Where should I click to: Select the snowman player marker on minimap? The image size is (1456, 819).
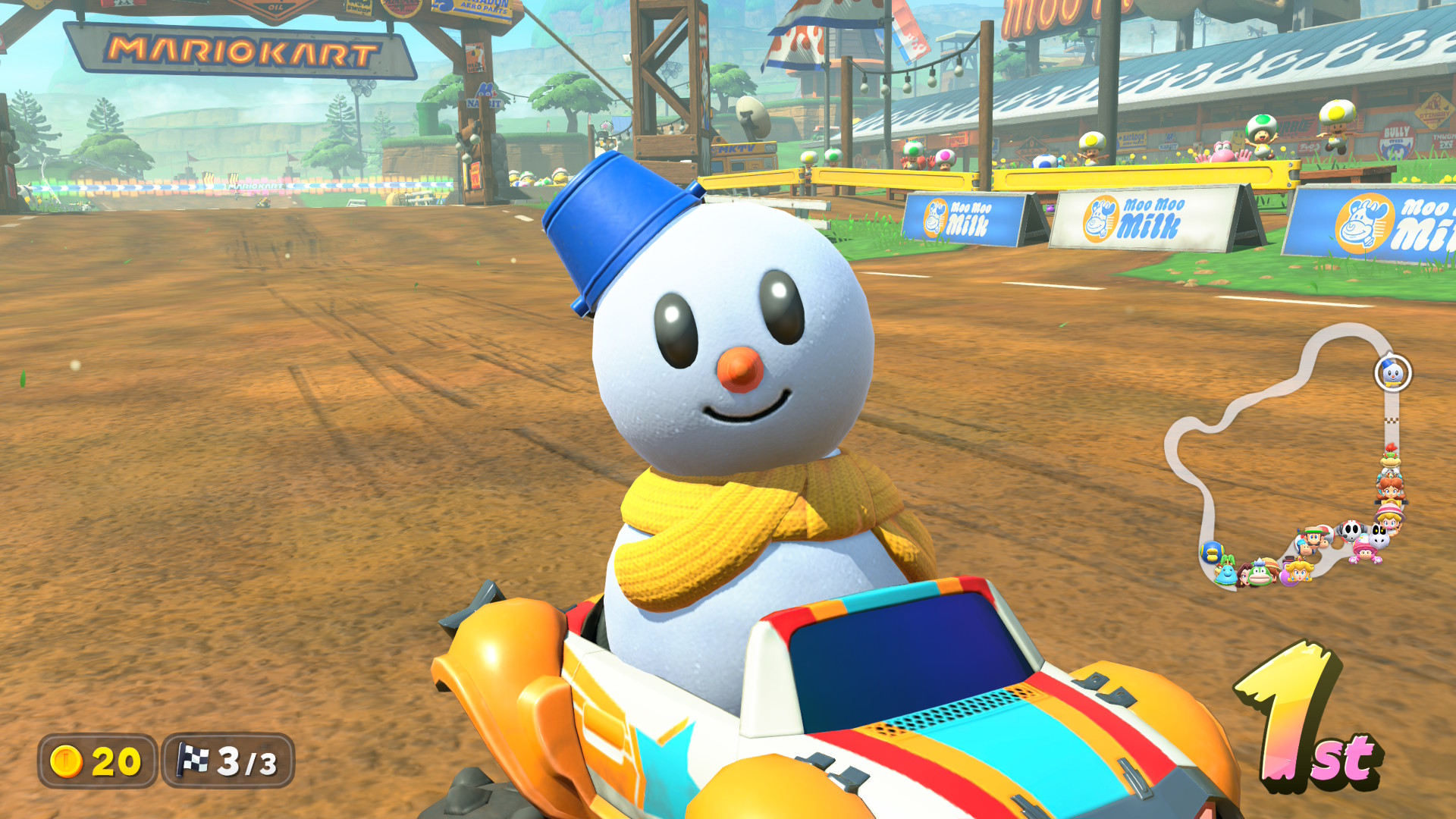(1392, 373)
